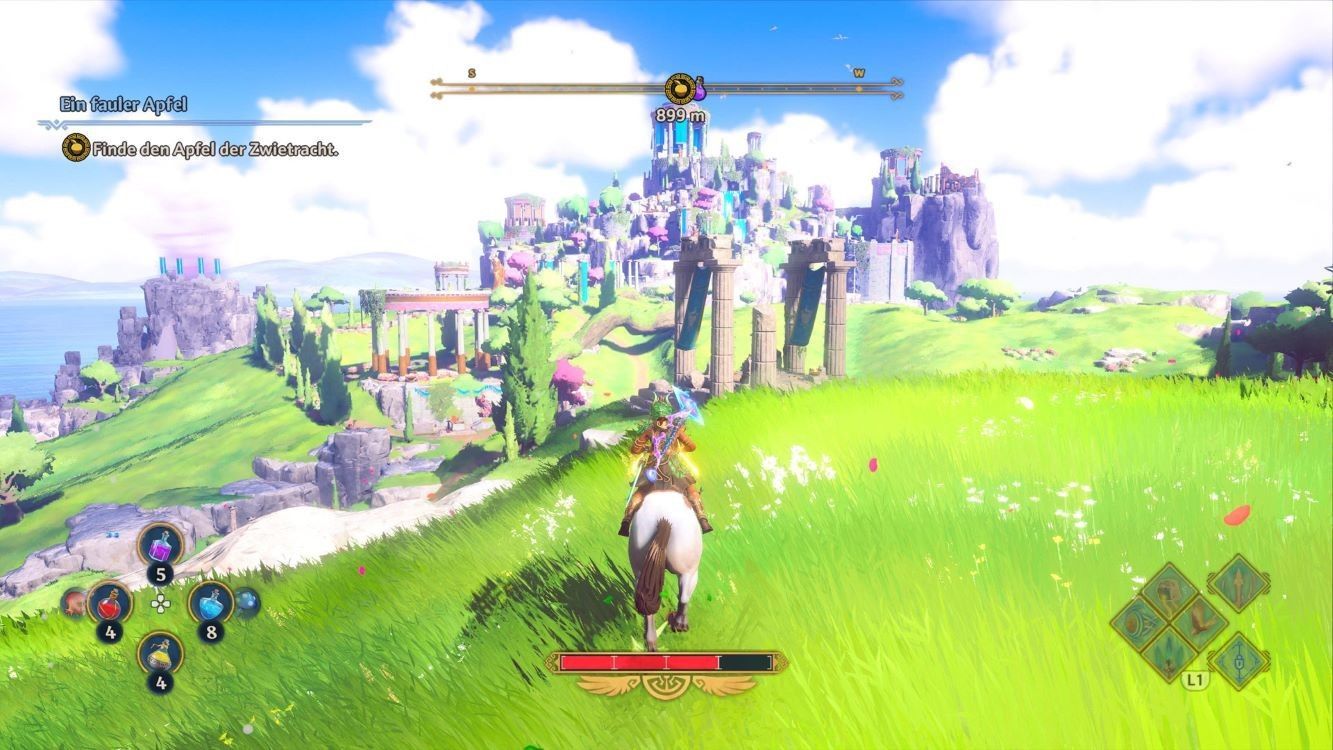The height and width of the screenshot is (750, 1333).
Task: Use the red health potion
Action: (109, 604)
